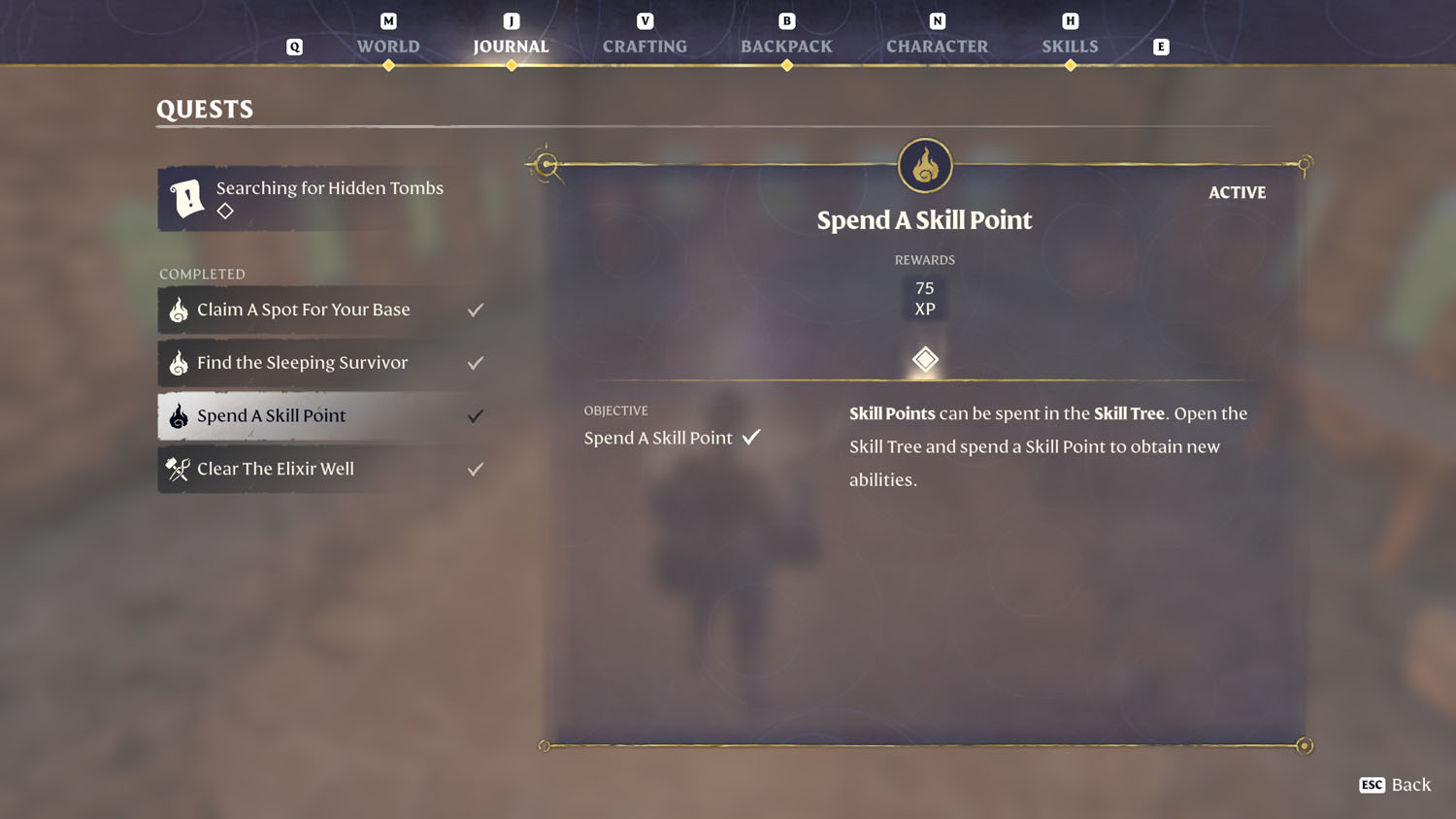This screenshot has width=1456, height=819.
Task: Click the flame icon on Claim A Spot For Your Base
Action: pos(178,310)
